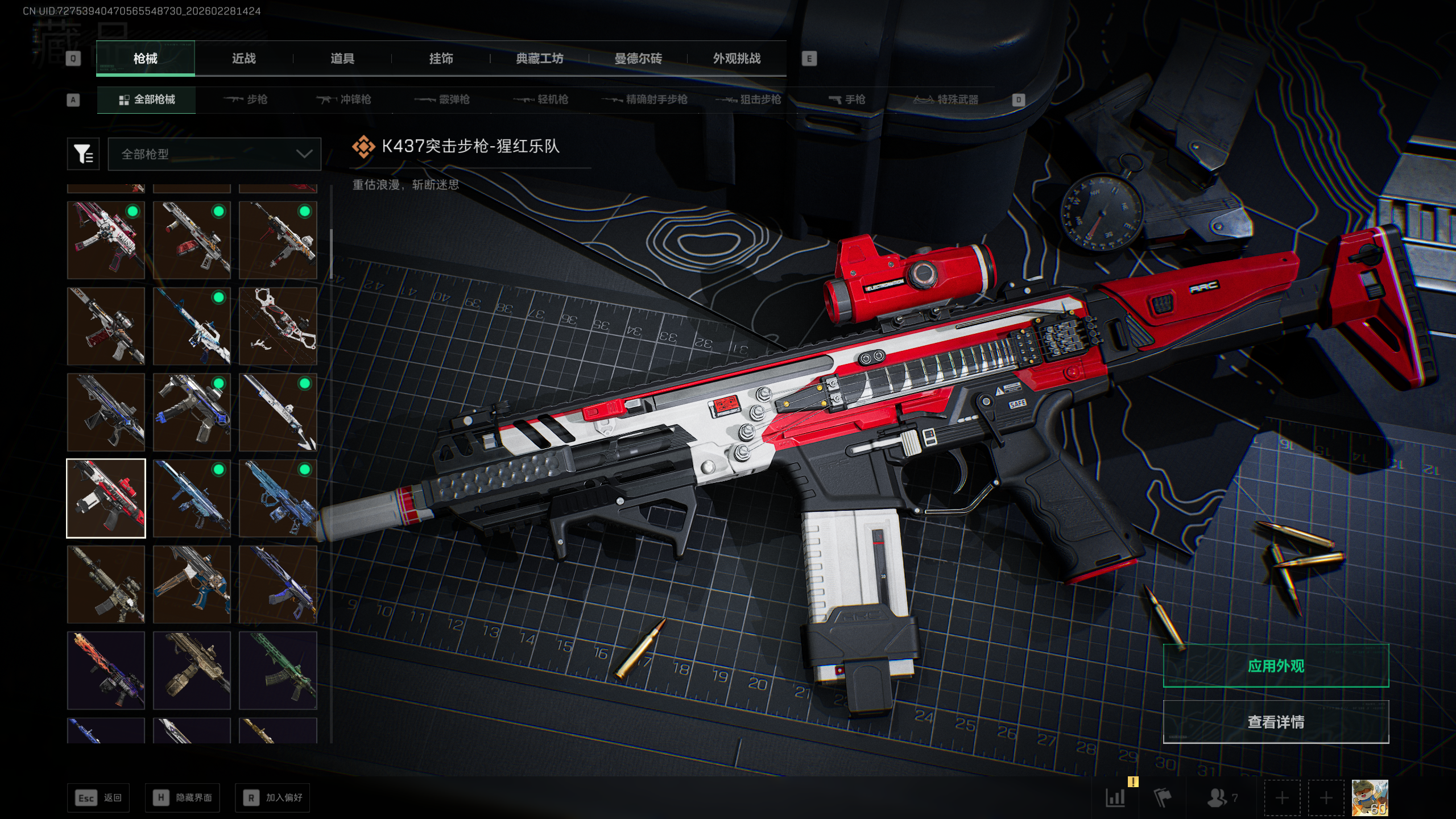The image size is (1456, 819).
Task: Show only 霰弹枪 shotguns
Action: coord(442,100)
